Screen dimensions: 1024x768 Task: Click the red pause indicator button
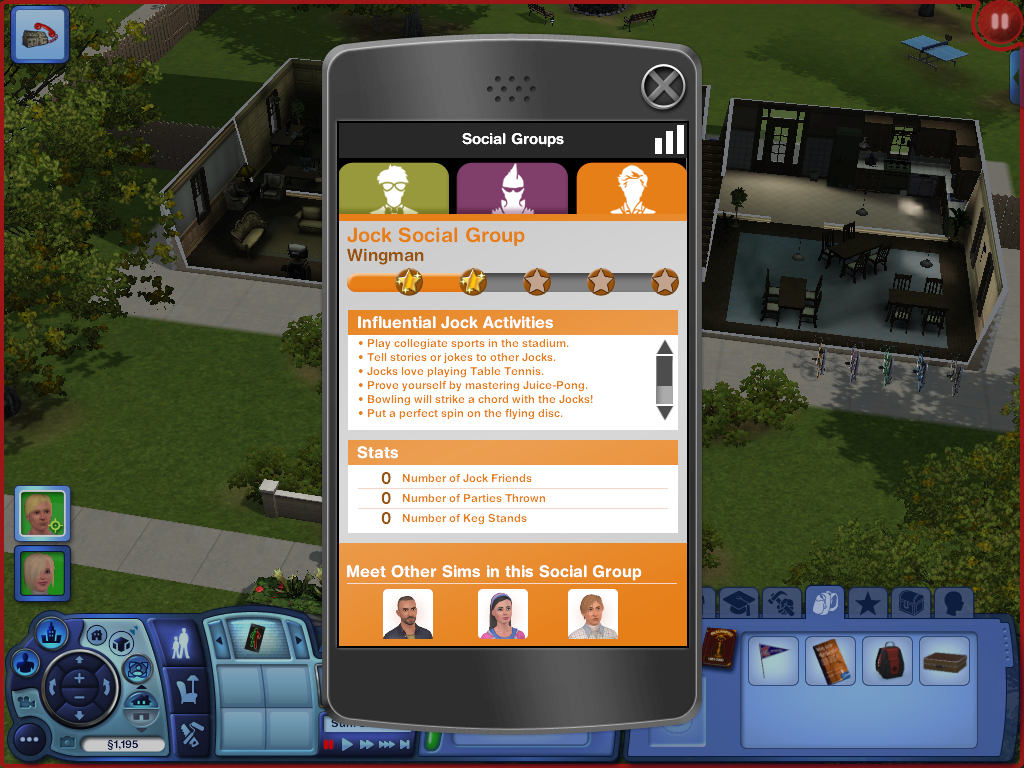pyautogui.click(x=998, y=23)
